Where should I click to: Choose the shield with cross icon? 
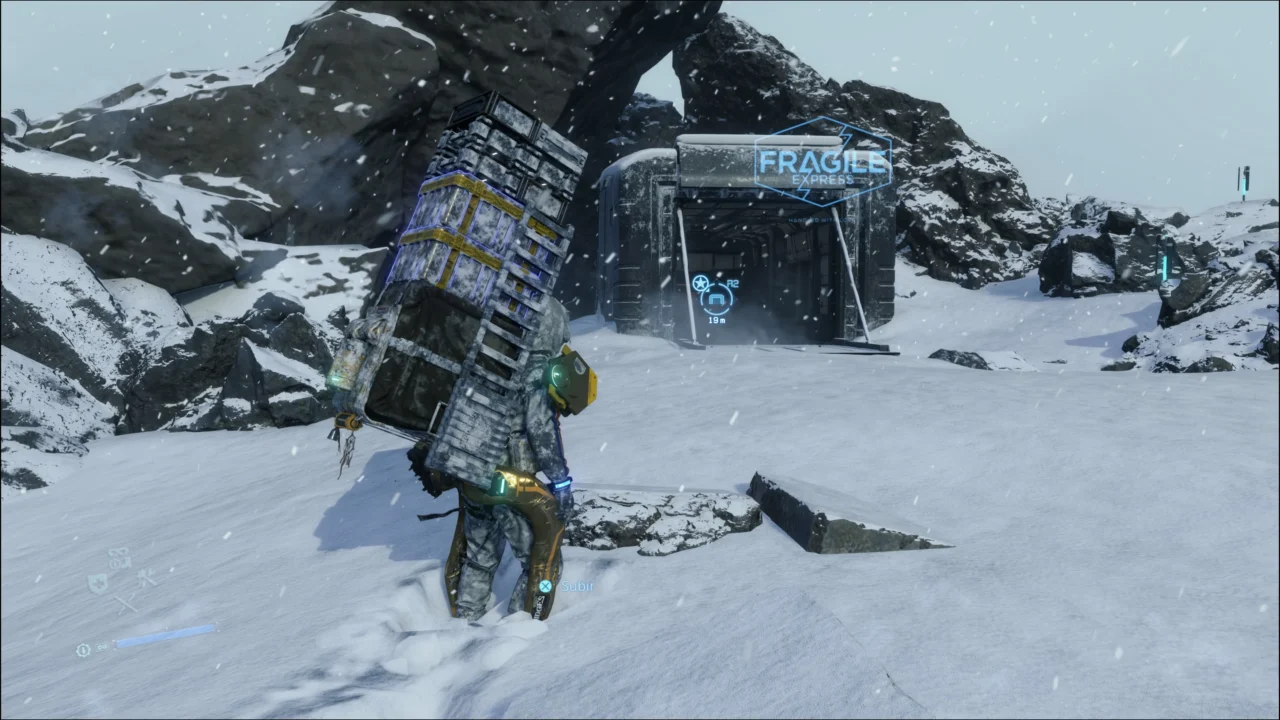coord(98,582)
